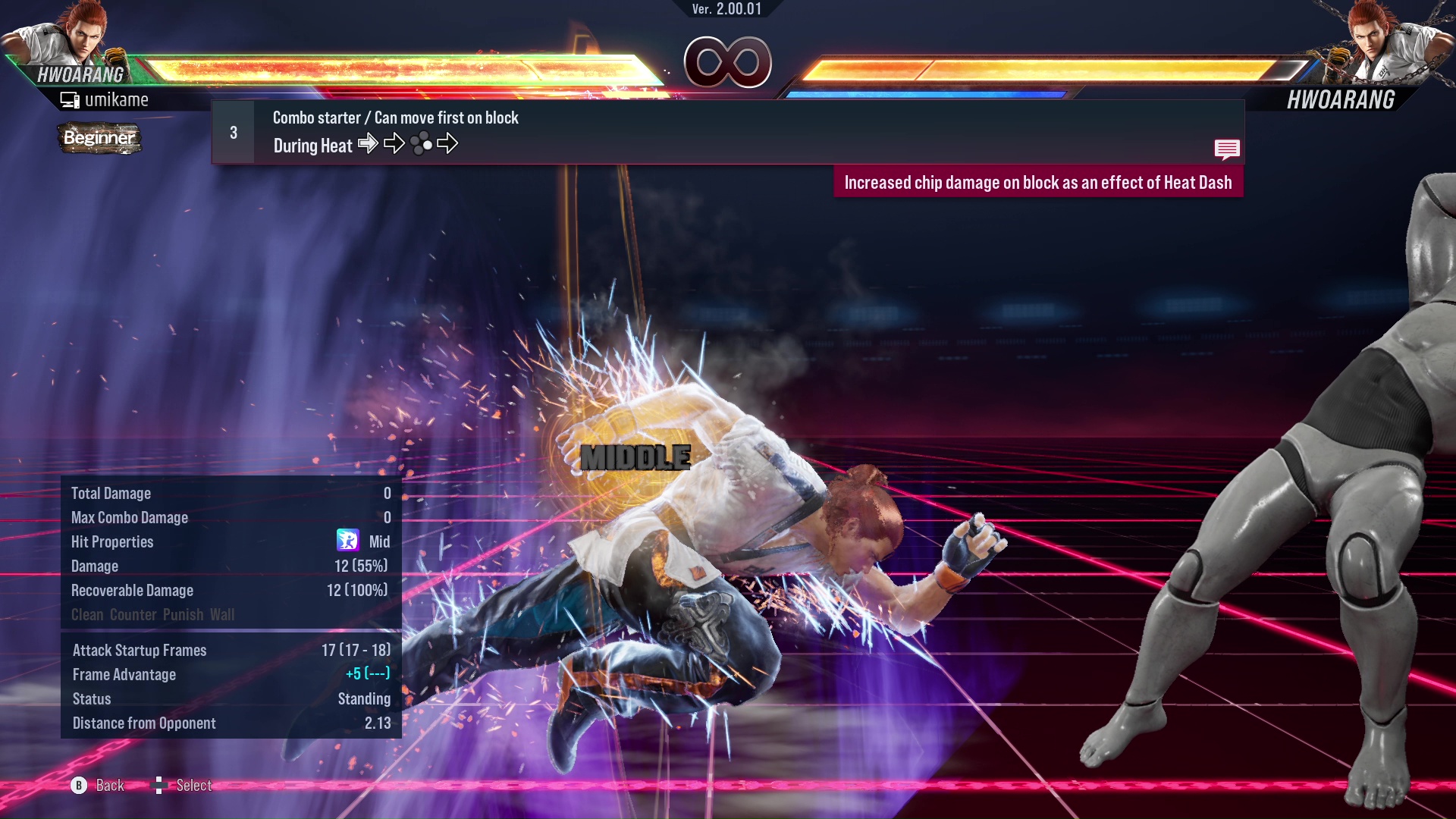Screen dimensions: 1456x819
Task: Select the button-press circle input icon
Action: 420,143
